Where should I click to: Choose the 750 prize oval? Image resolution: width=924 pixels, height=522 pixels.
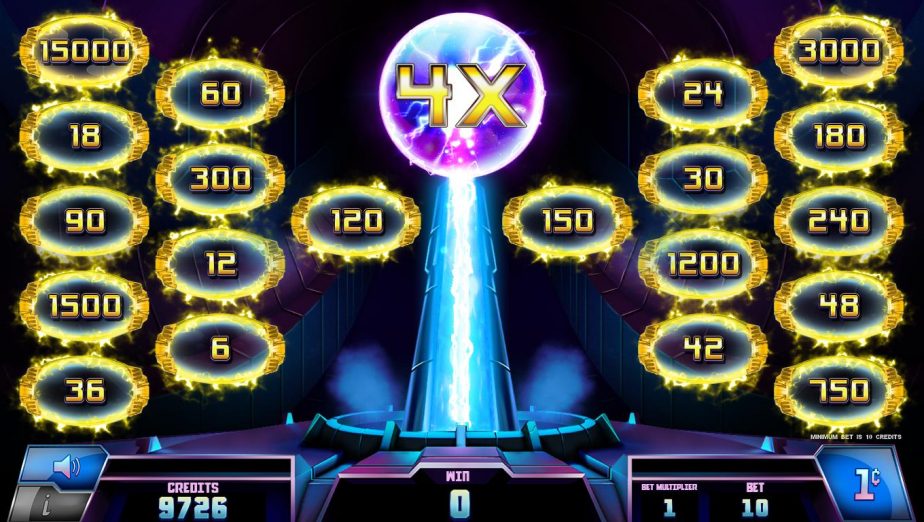point(838,391)
